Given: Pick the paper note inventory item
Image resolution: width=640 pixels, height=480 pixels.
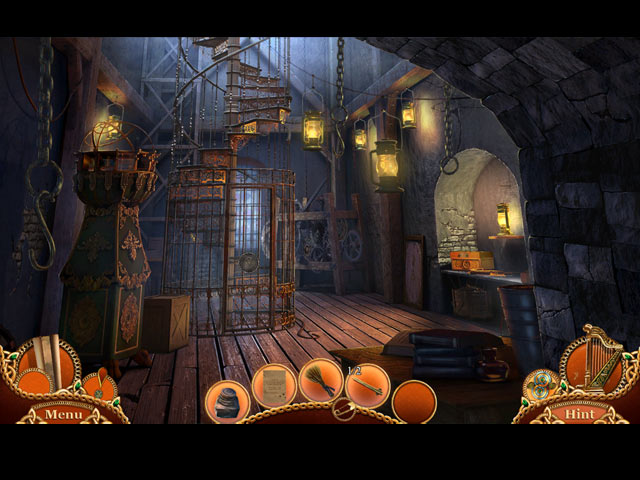Looking at the screenshot, I should [x=274, y=385].
